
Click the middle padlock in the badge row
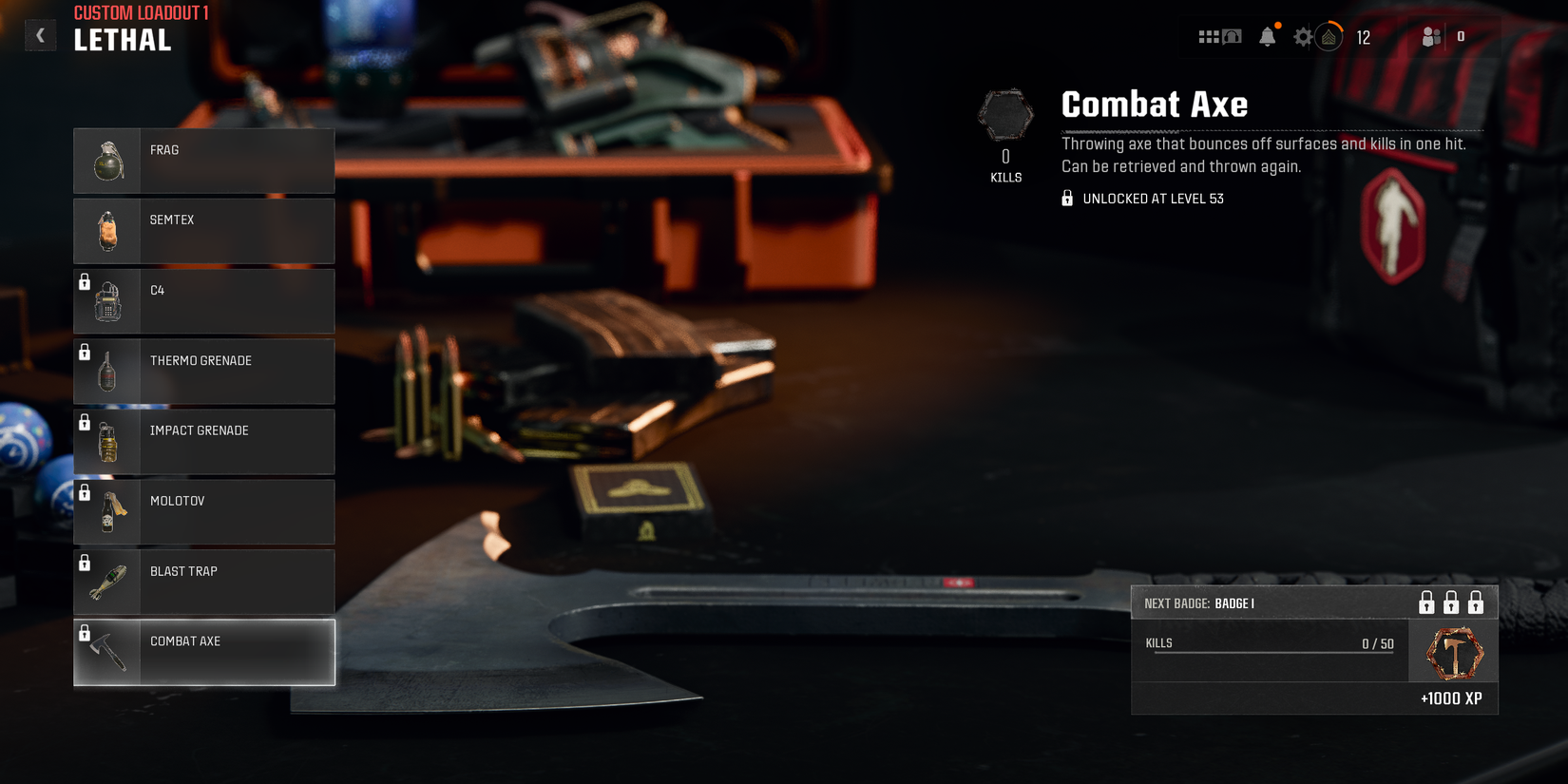1450,602
